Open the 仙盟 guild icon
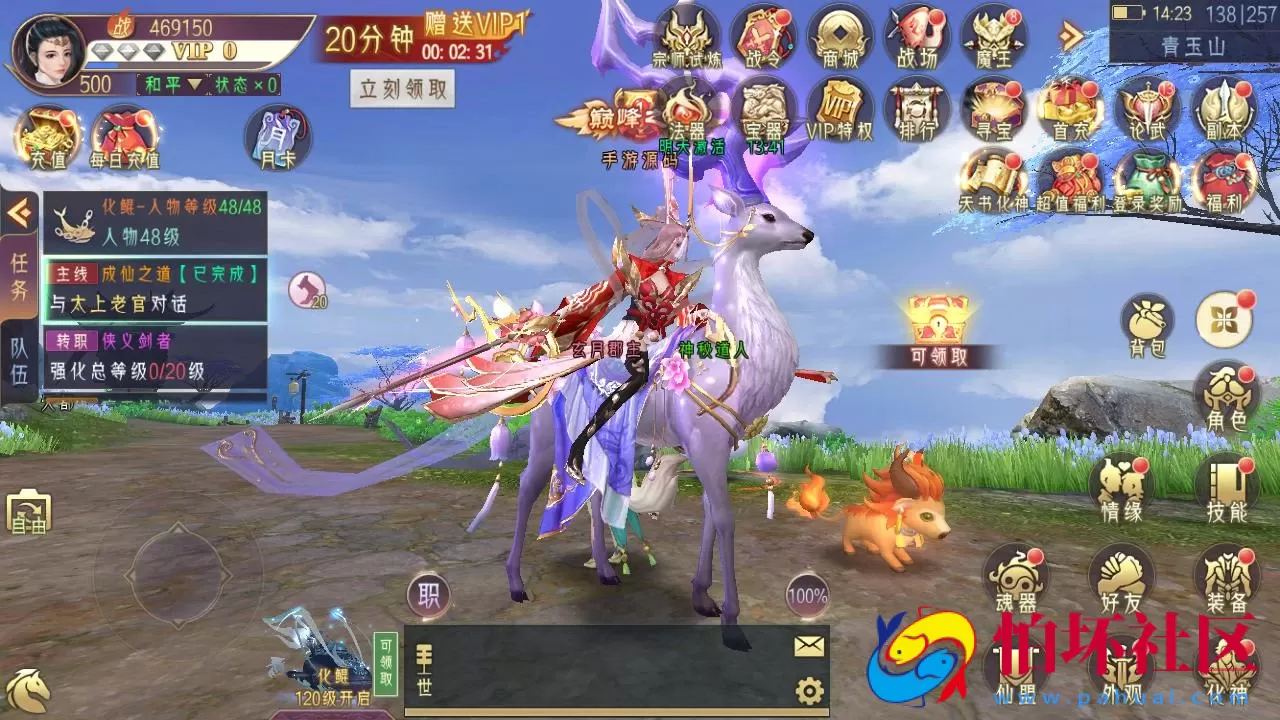Screen dimensions: 1280x720 click(1017, 690)
